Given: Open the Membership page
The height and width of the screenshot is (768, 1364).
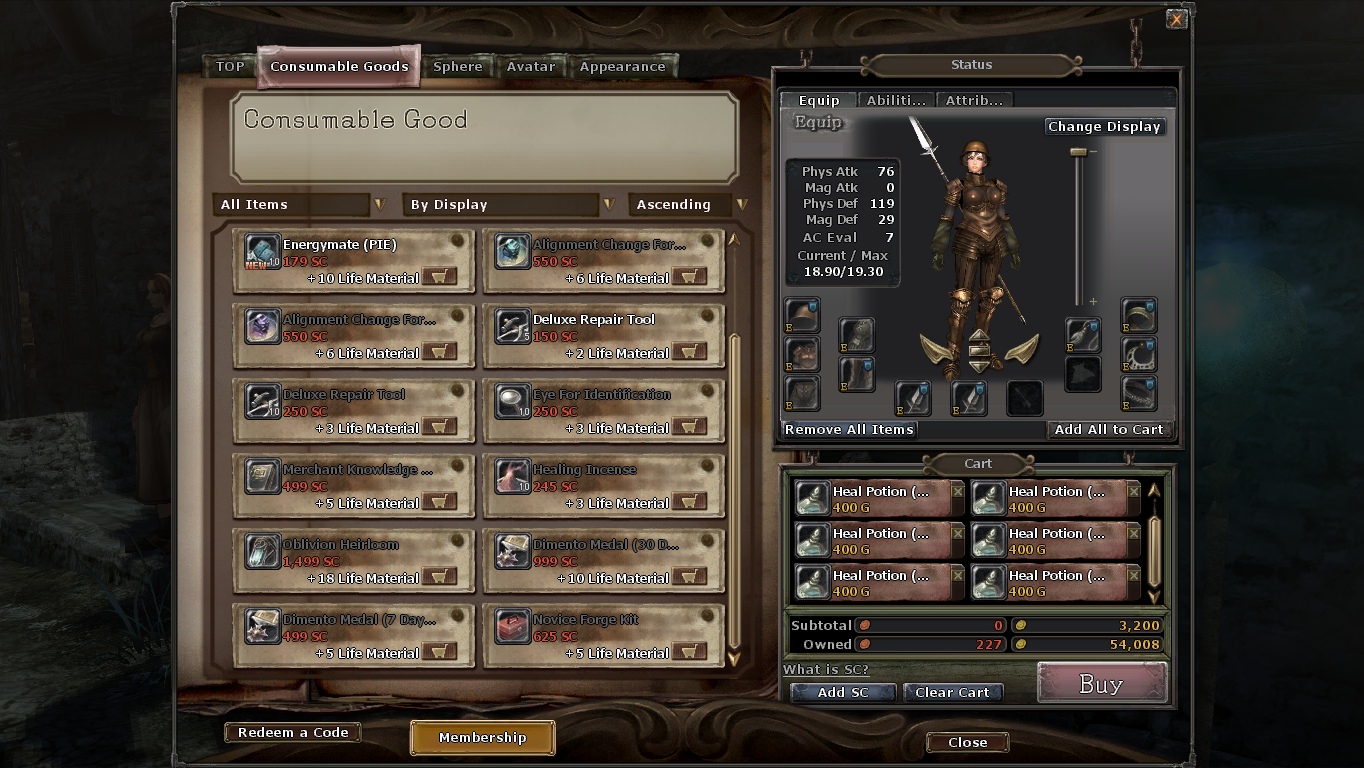Looking at the screenshot, I should click(x=482, y=738).
